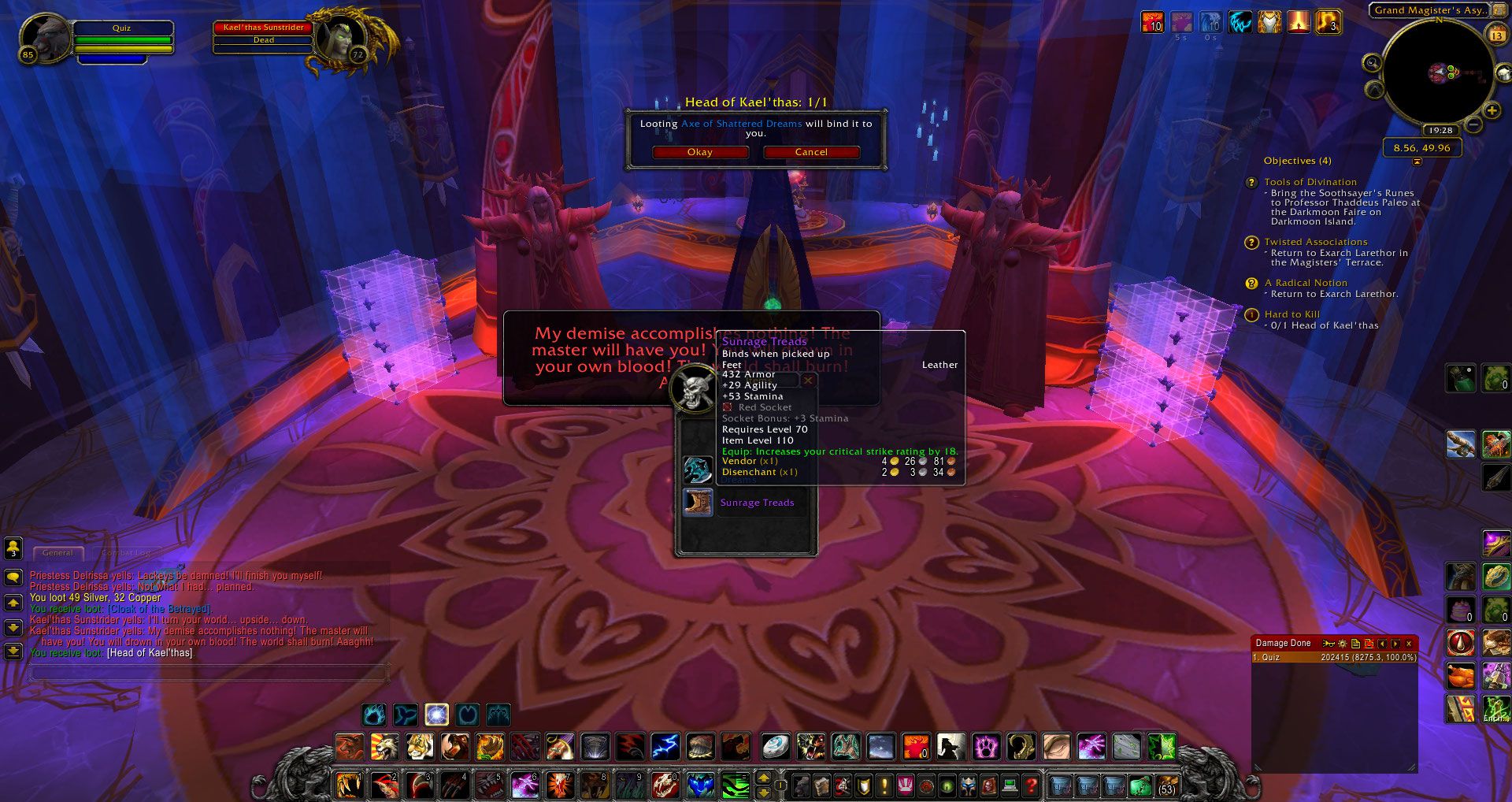Click the Quiz row in Damage Done
1512x802 pixels.
pos(1334,657)
